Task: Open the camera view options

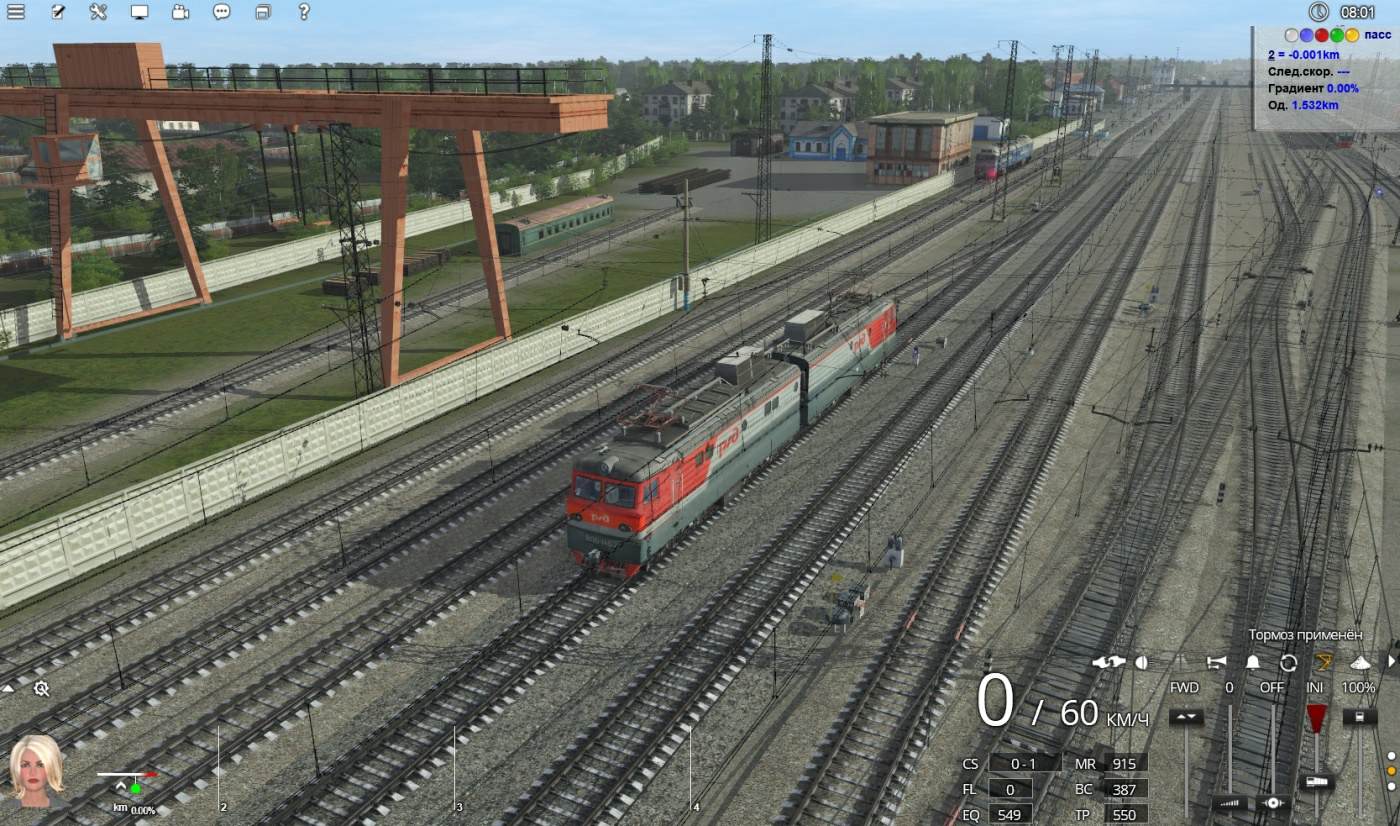Action: 180,12
